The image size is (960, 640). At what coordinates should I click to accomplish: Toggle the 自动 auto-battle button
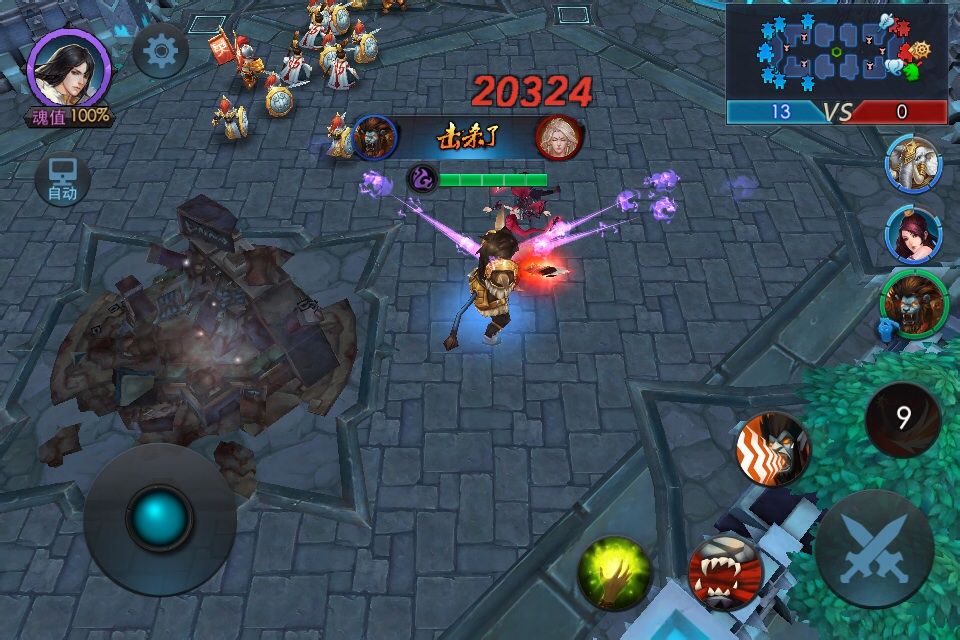tap(63, 180)
